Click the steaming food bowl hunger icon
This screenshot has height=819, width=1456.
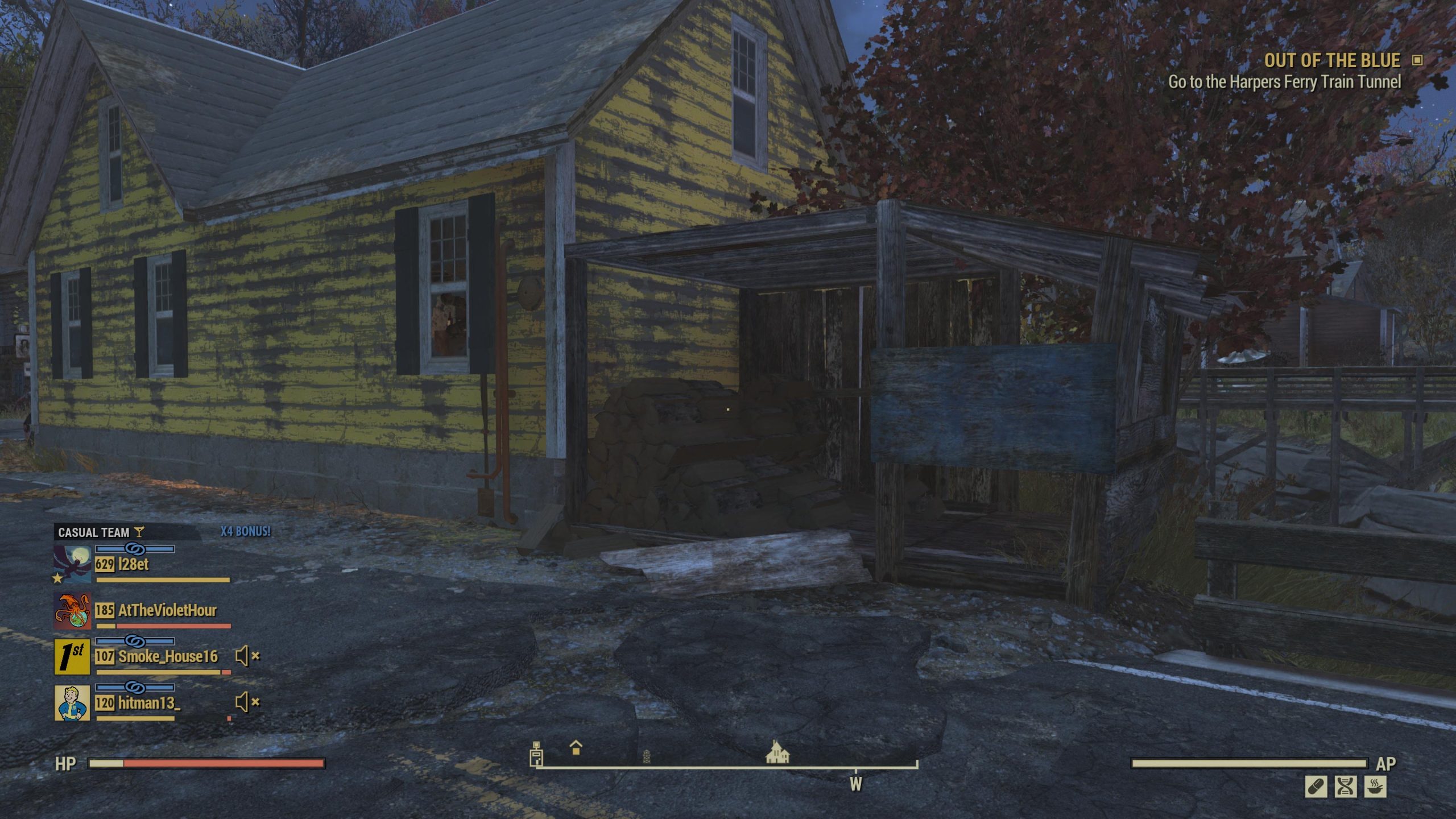coord(1376,788)
